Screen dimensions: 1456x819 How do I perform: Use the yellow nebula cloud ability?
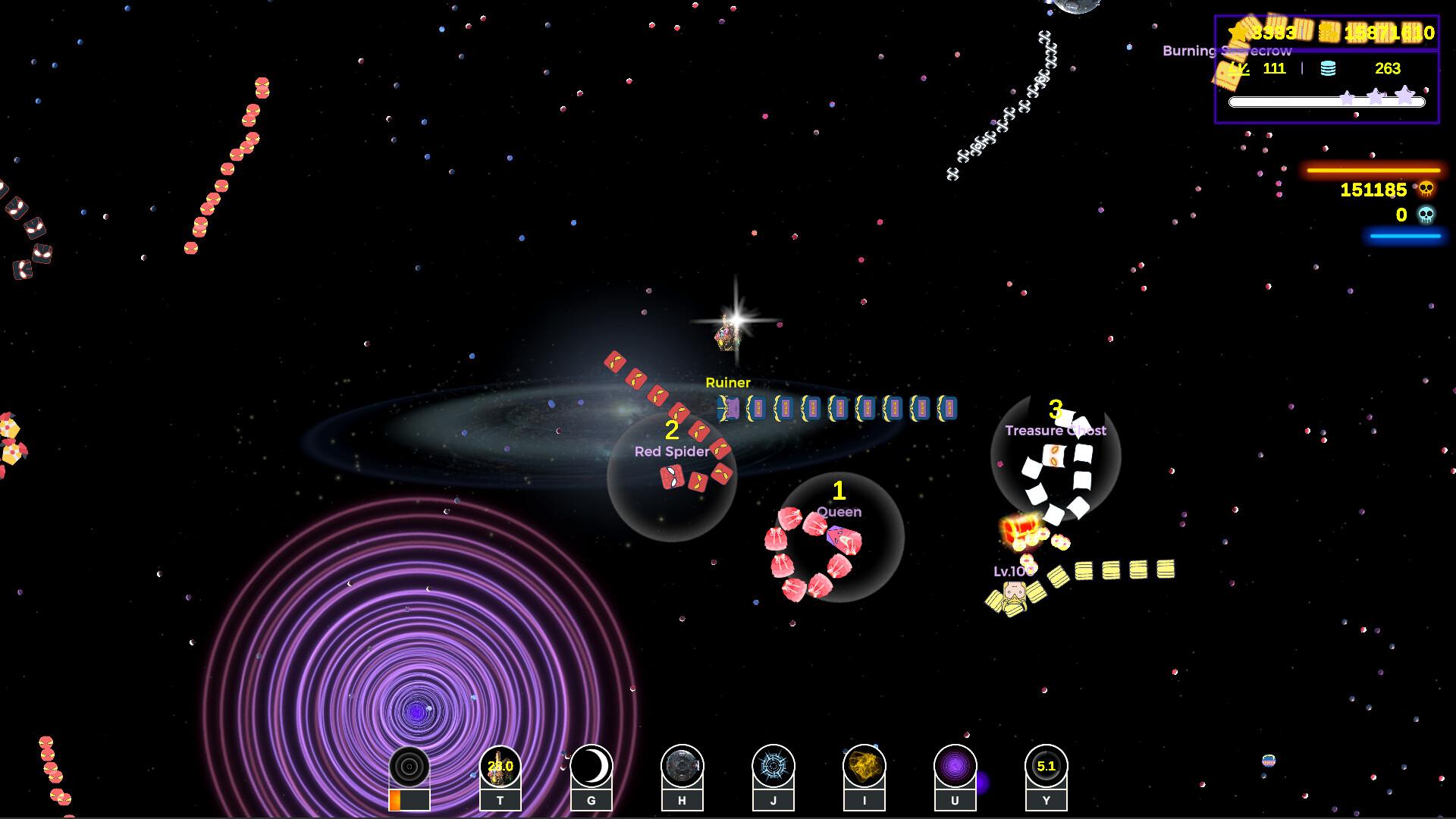pyautogui.click(x=864, y=767)
